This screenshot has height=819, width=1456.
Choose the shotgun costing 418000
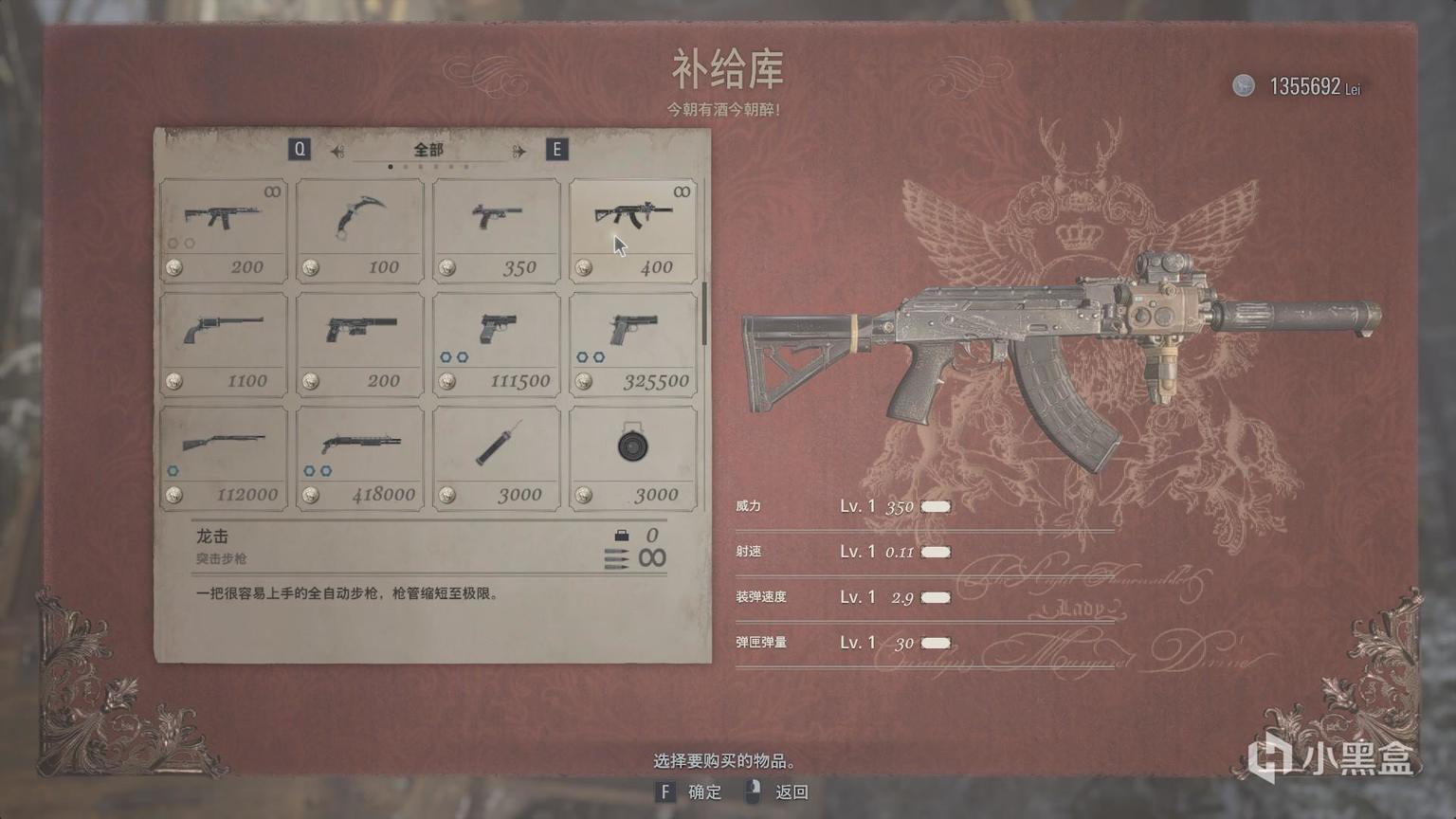pos(360,459)
